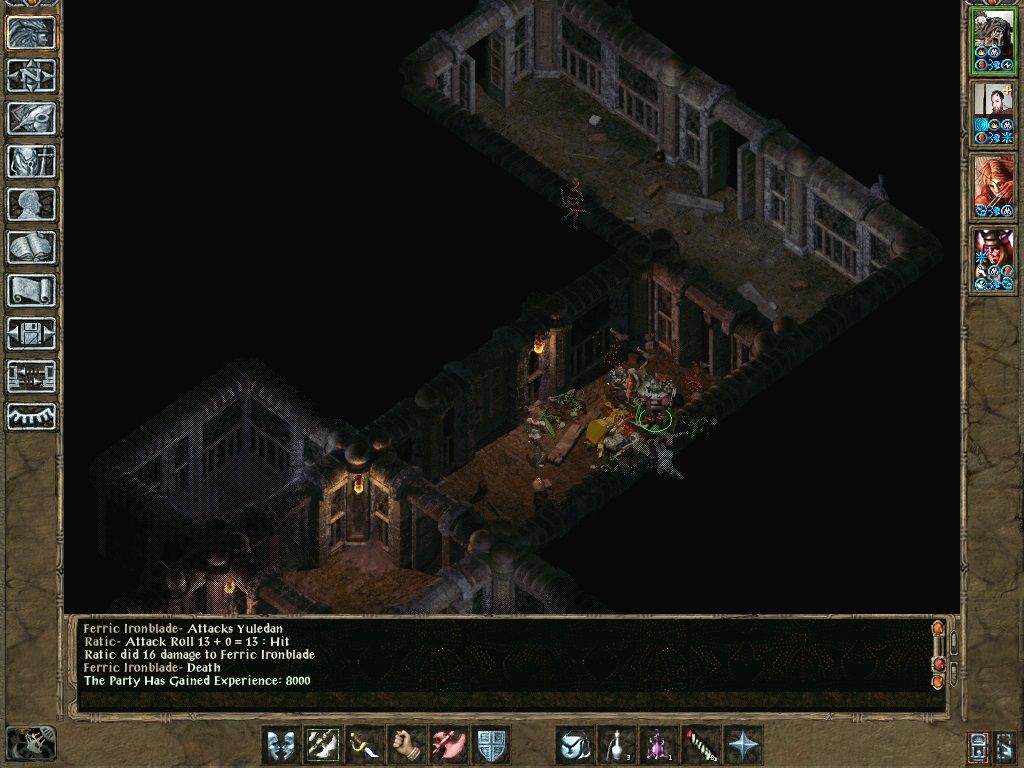Select the horned-helmet character's portrait

(x=994, y=260)
